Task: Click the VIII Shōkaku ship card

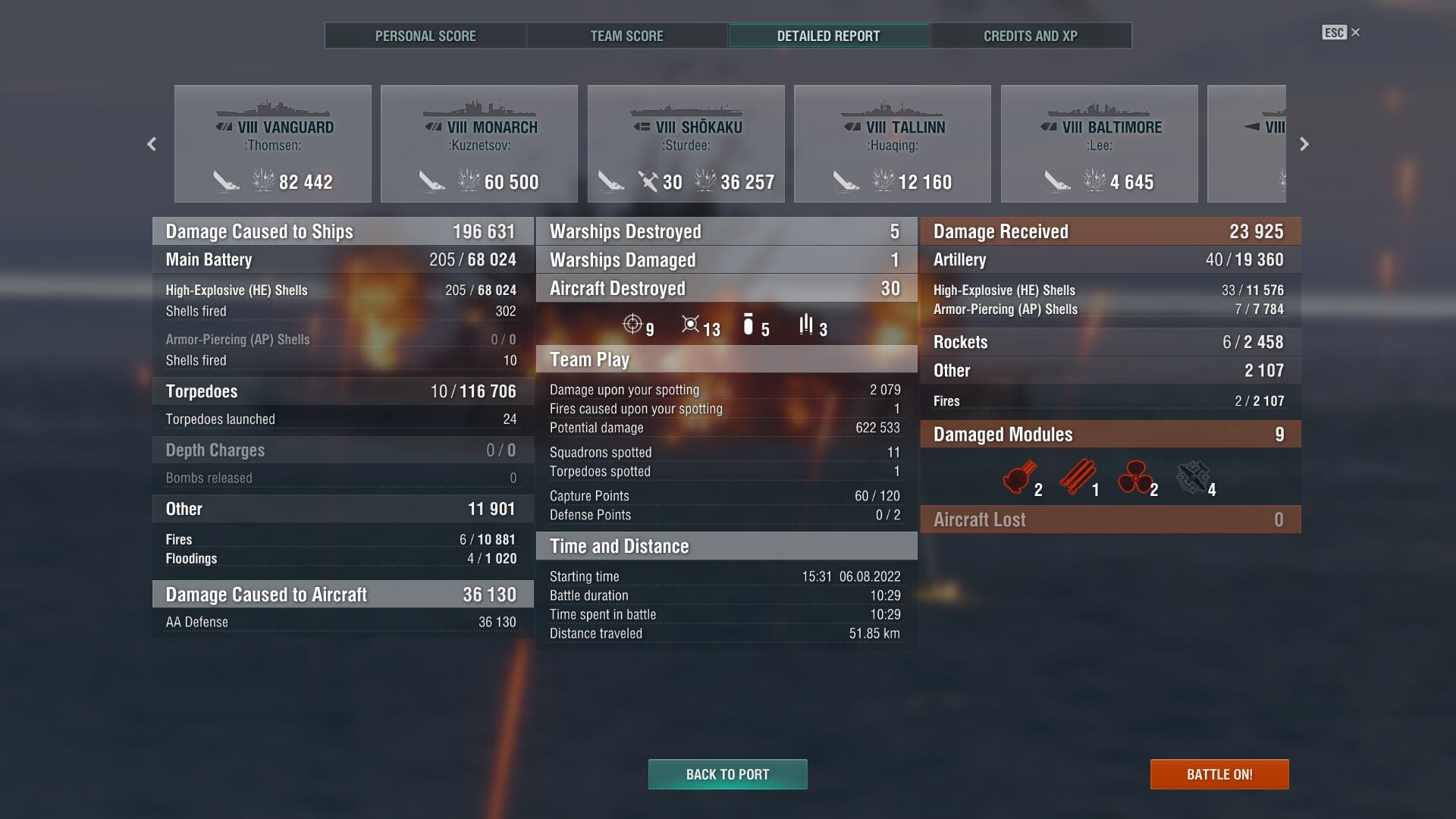Action: pyautogui.click(x=686, y=144)
